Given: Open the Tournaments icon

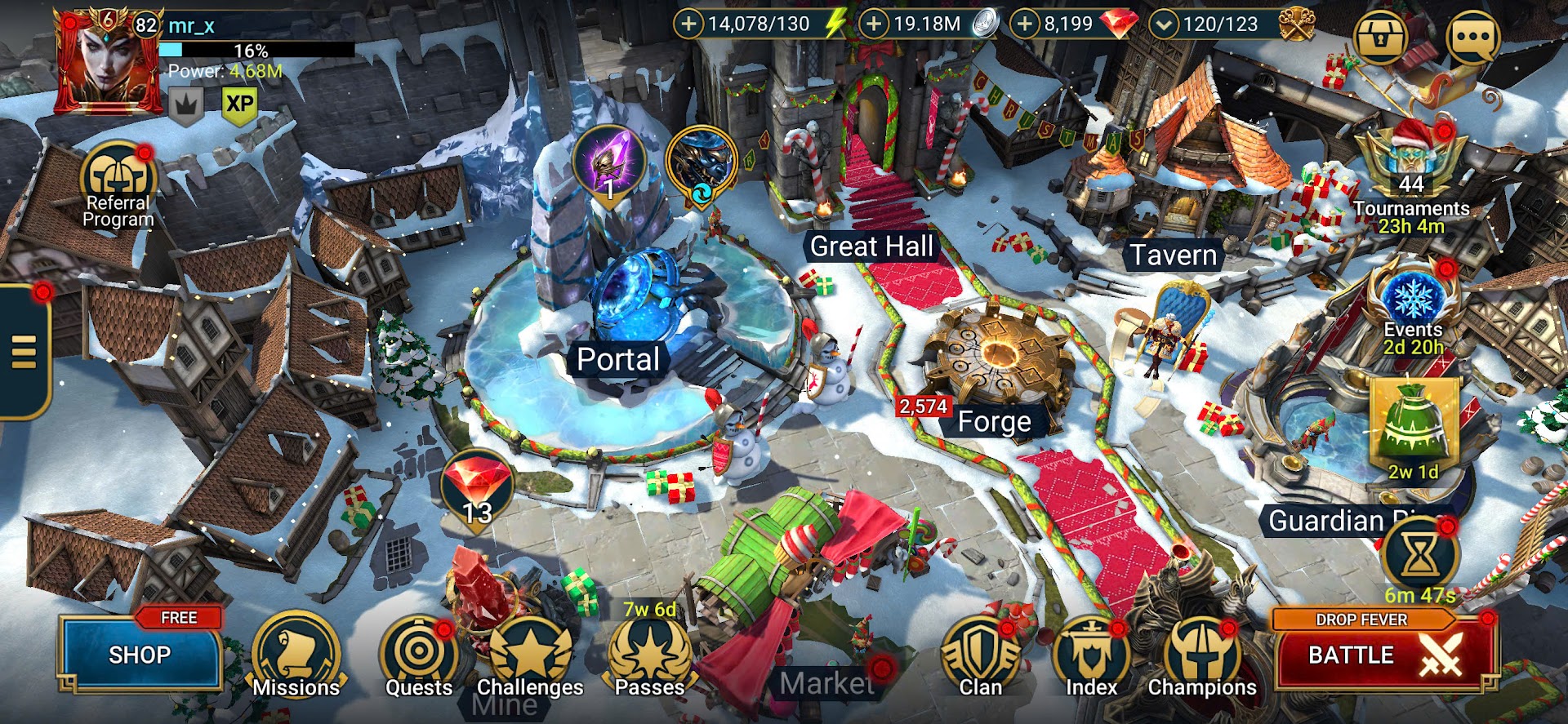Looking at the screenshot, I should pyautogui.click(x=1411, y=163).
